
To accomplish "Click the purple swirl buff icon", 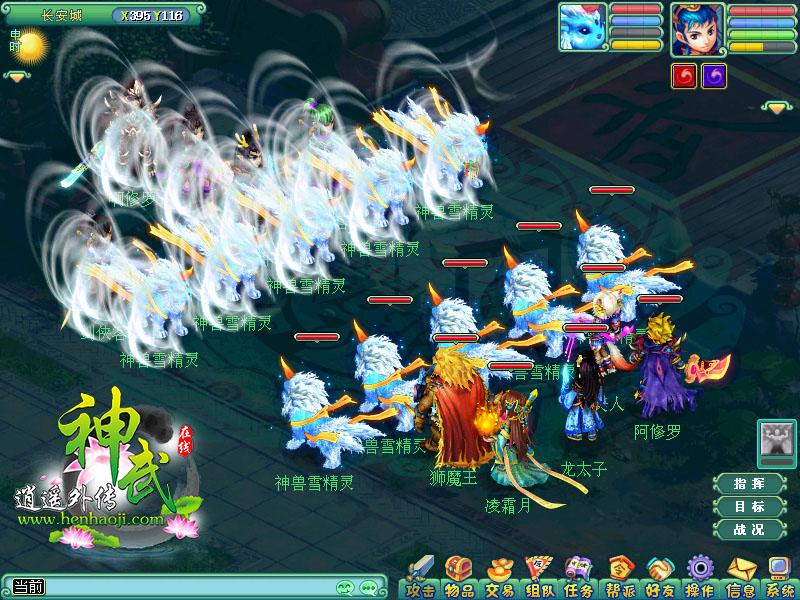I will point(714,77).
